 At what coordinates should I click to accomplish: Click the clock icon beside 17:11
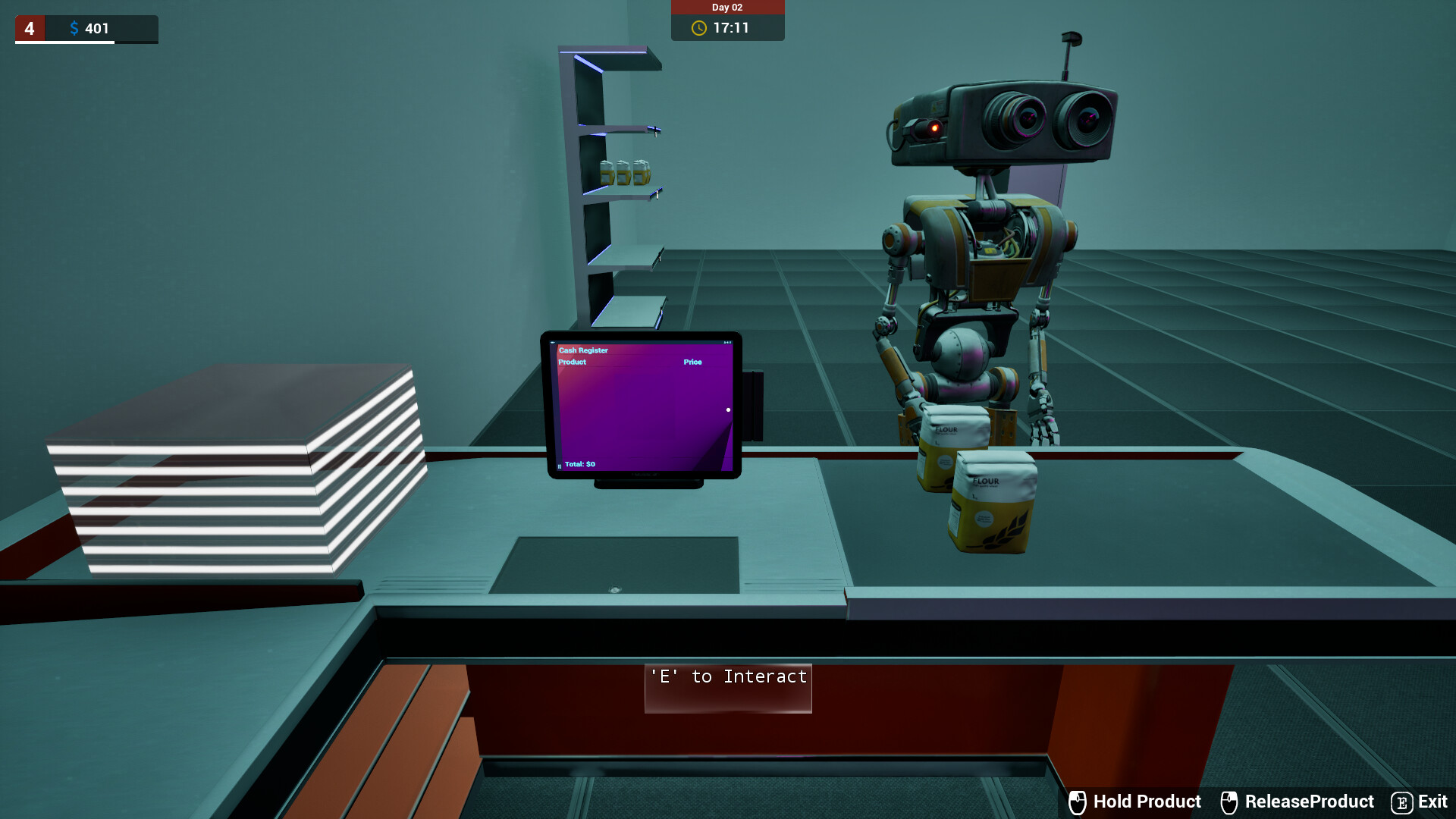click(698, 29)
